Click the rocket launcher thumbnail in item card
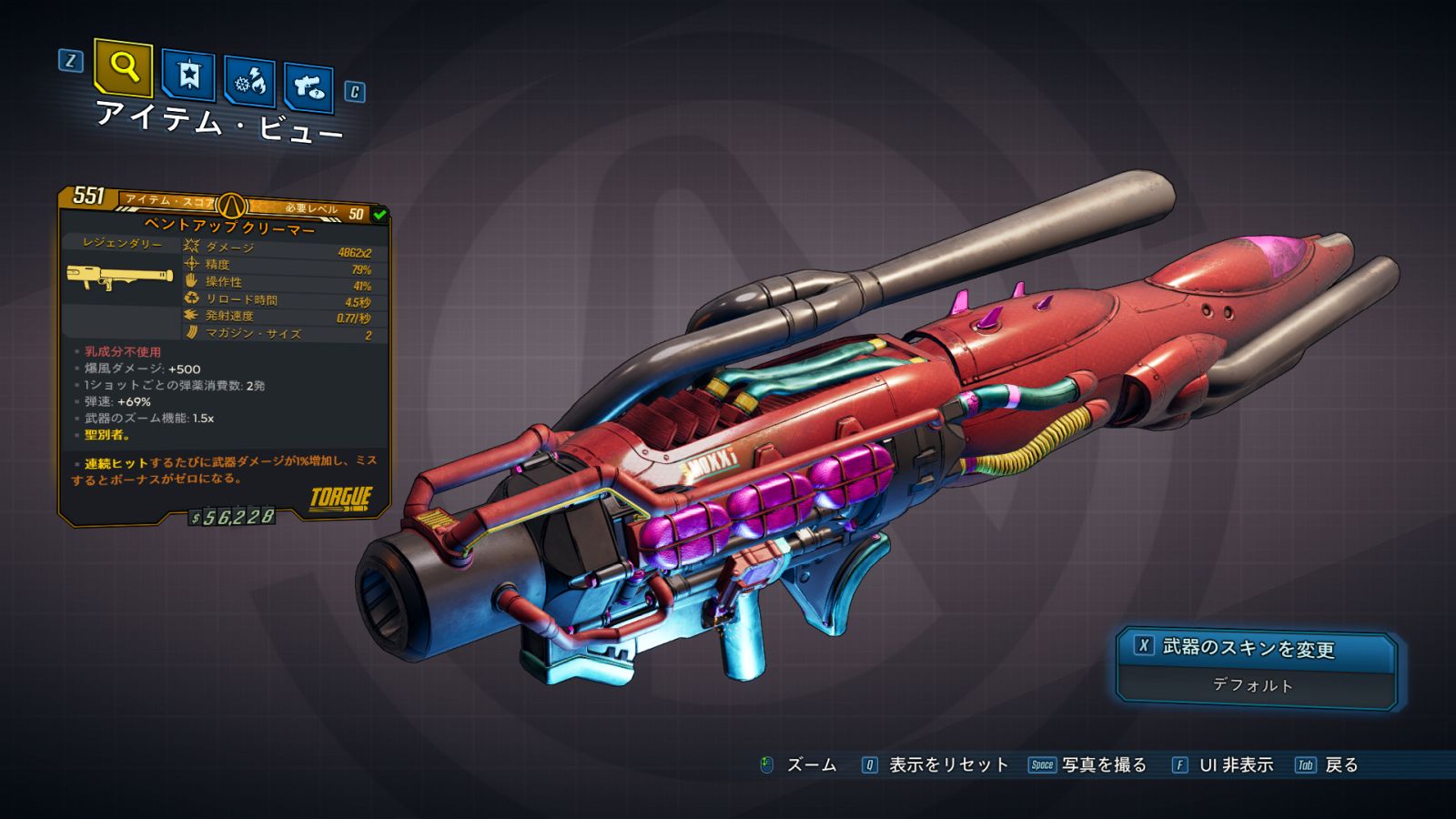Screen dimensions: 1456x819 (x=119, y=277)
